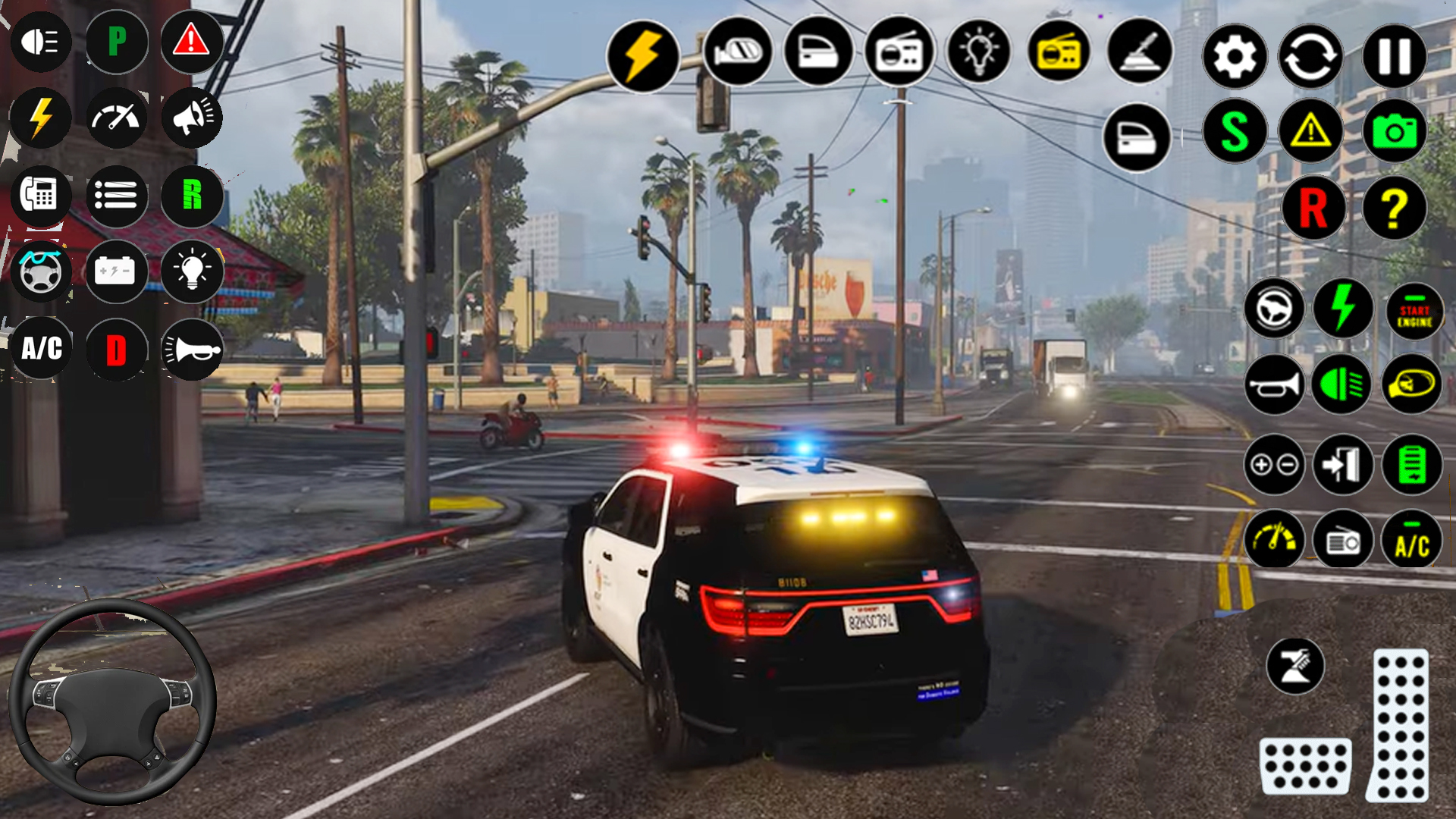Shift into Reverse with the R gear
This screenshot has width=1456, height=819.
pyautogui.click(x=1314, y=209)
